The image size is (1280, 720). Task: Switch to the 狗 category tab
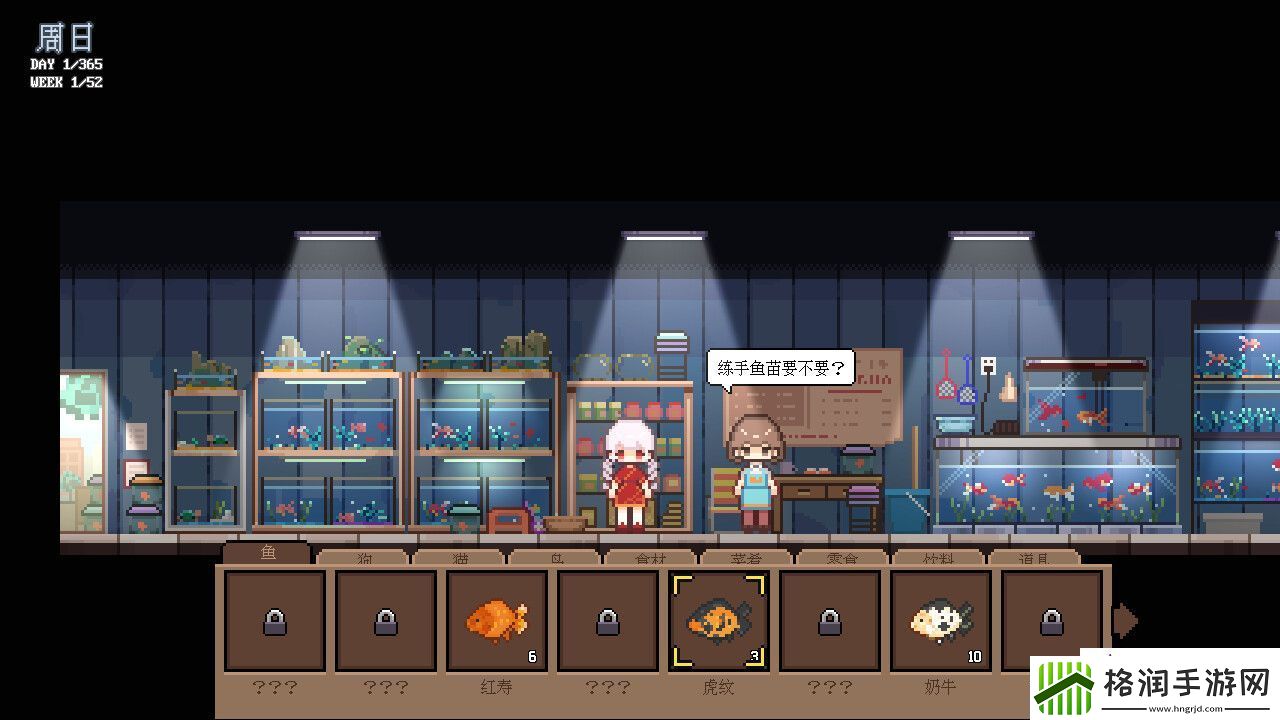(x=363, y=558)
